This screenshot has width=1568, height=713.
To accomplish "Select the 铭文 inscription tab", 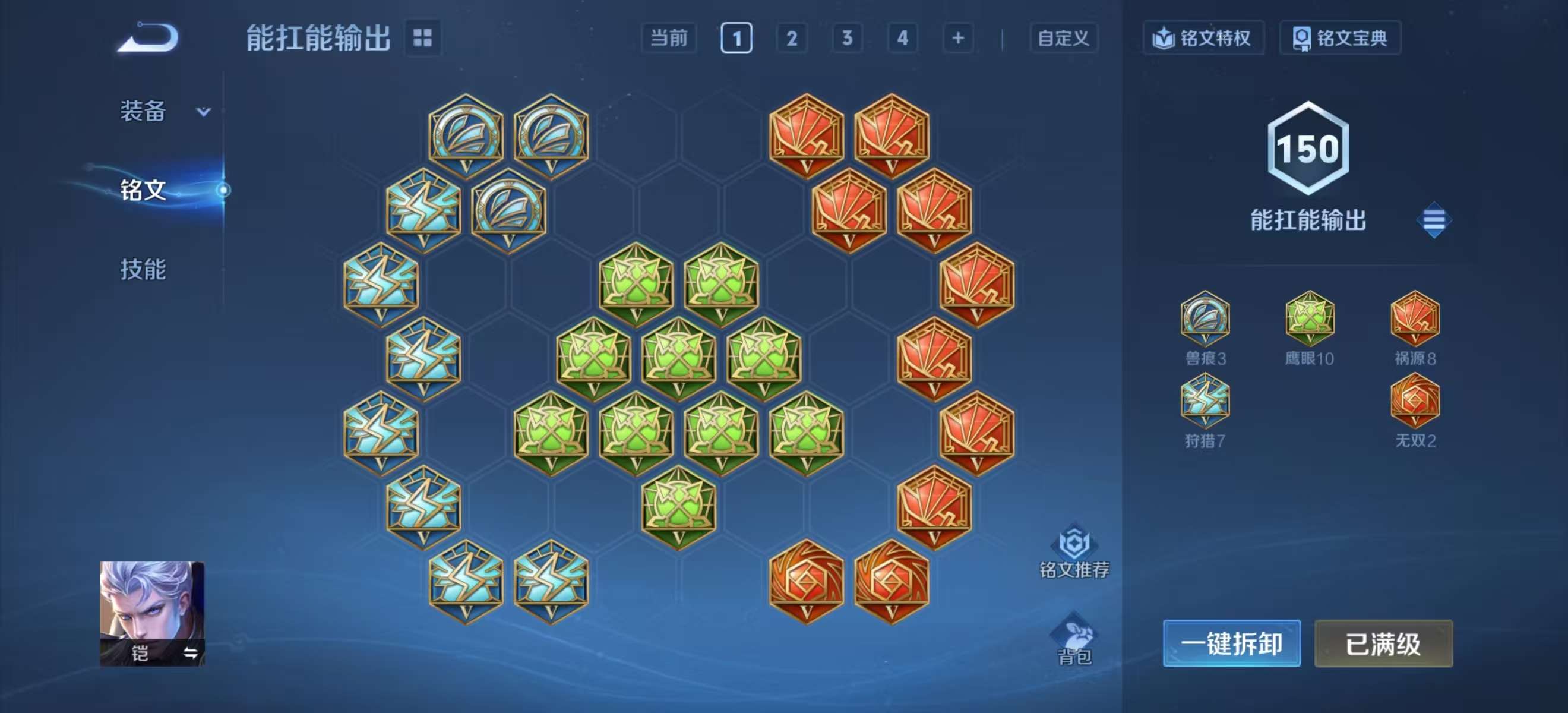I will pos(144,190).
